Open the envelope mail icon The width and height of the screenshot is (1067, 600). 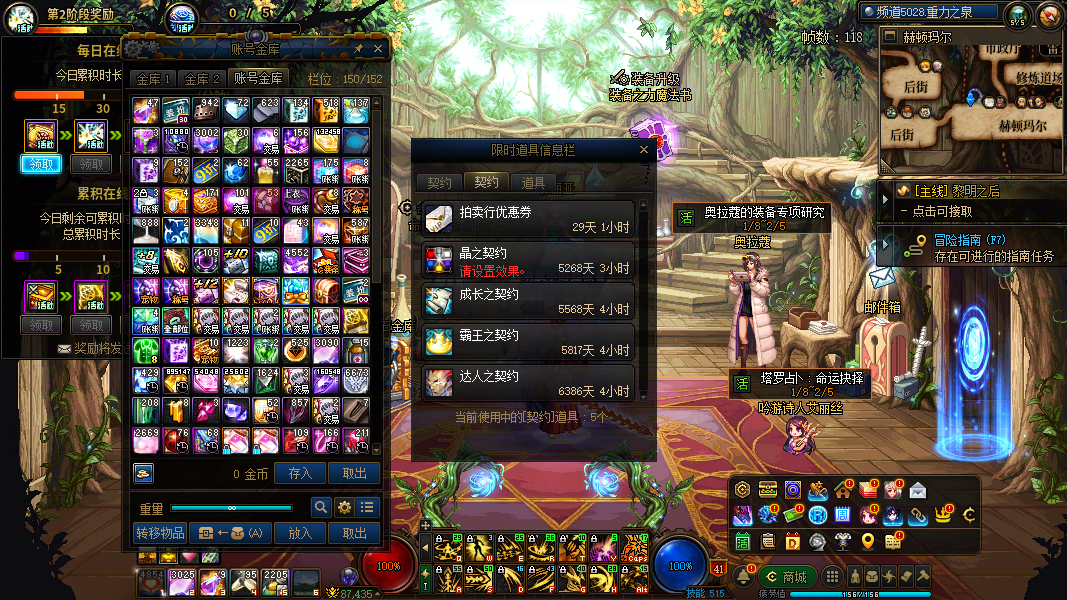point(917,490)
